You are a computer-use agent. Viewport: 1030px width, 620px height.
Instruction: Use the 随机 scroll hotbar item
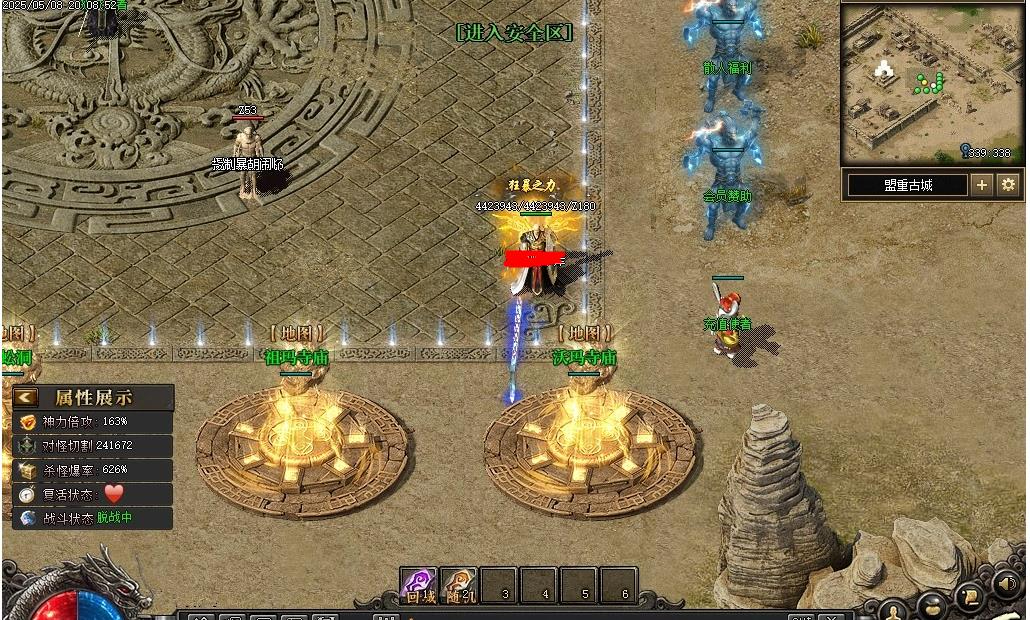(x=459, y=586)
